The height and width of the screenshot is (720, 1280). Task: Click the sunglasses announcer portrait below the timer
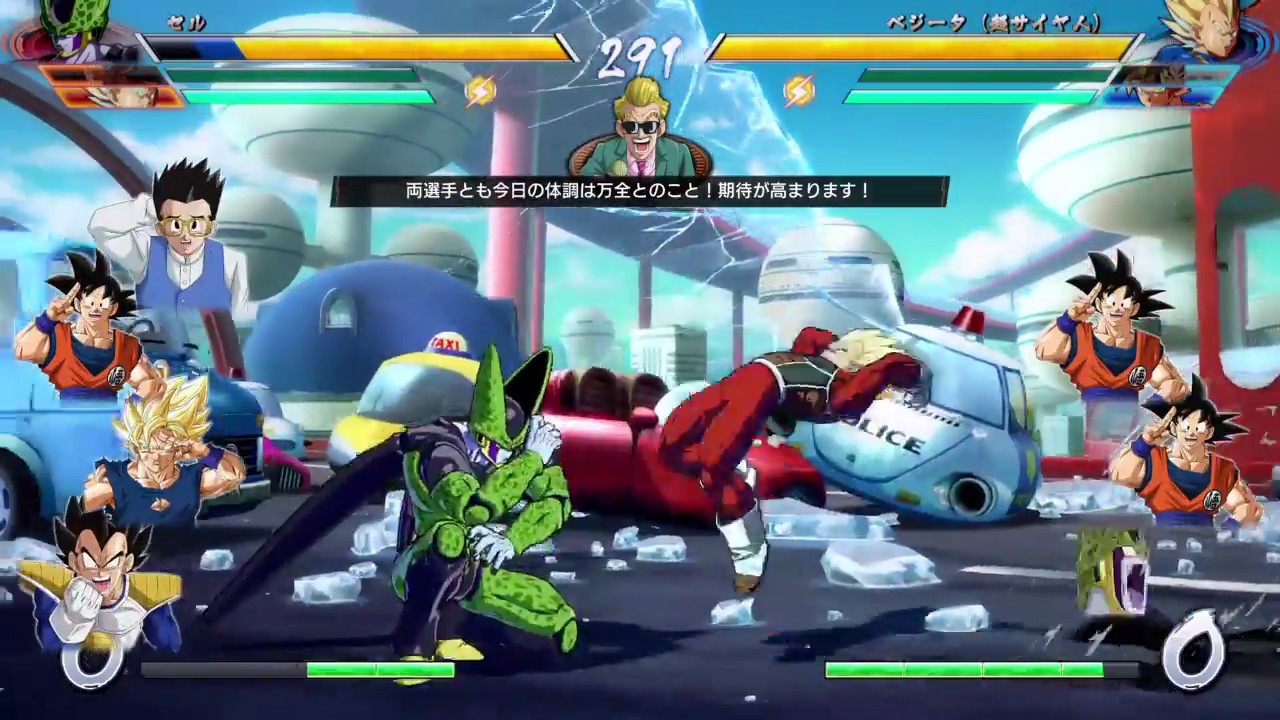coord(640,140)
